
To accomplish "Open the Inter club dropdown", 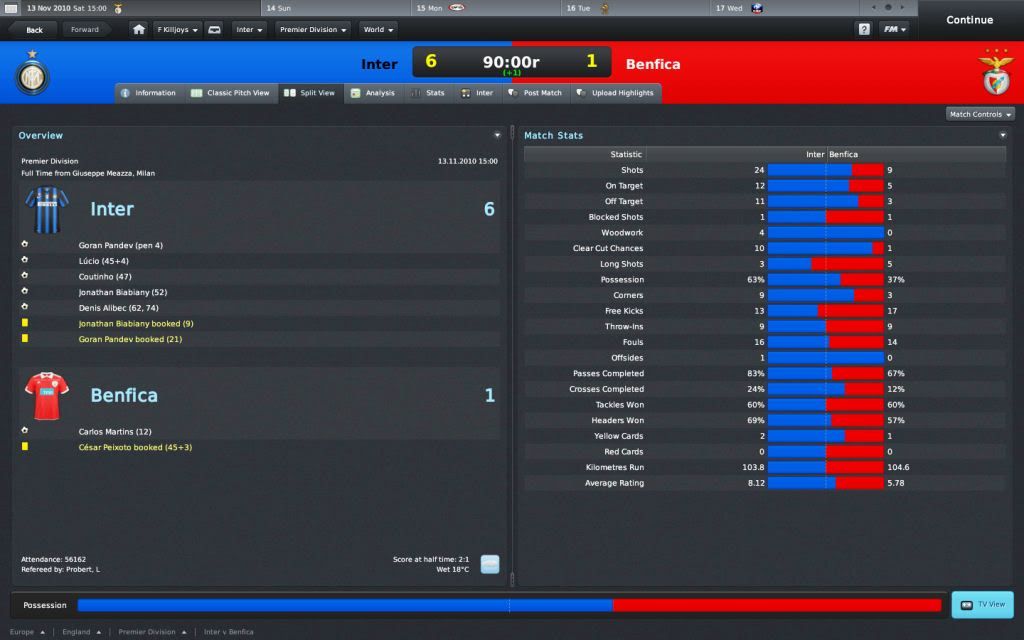I will (249, 30).
